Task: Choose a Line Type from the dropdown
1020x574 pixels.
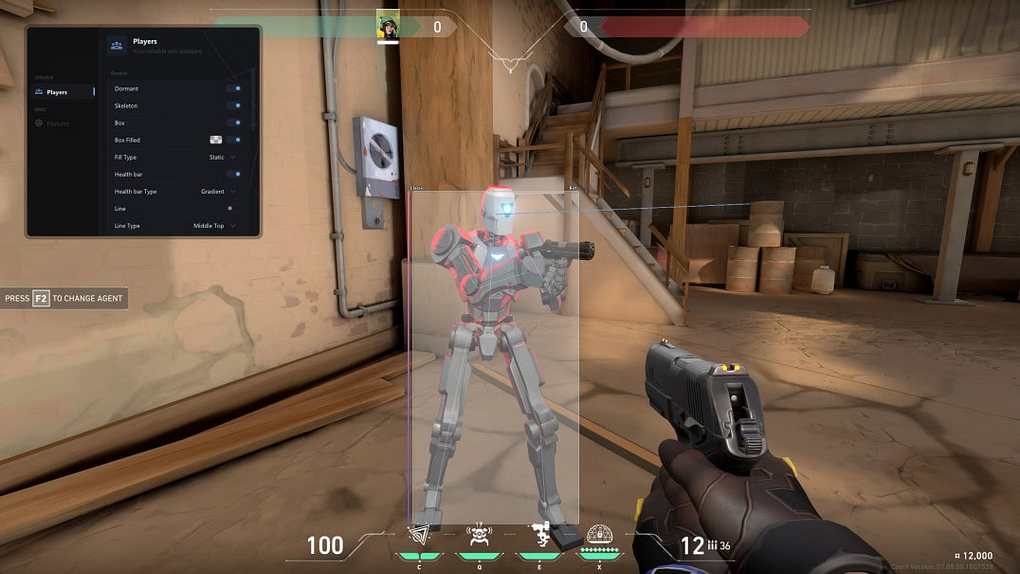Action: click(214, 226)
